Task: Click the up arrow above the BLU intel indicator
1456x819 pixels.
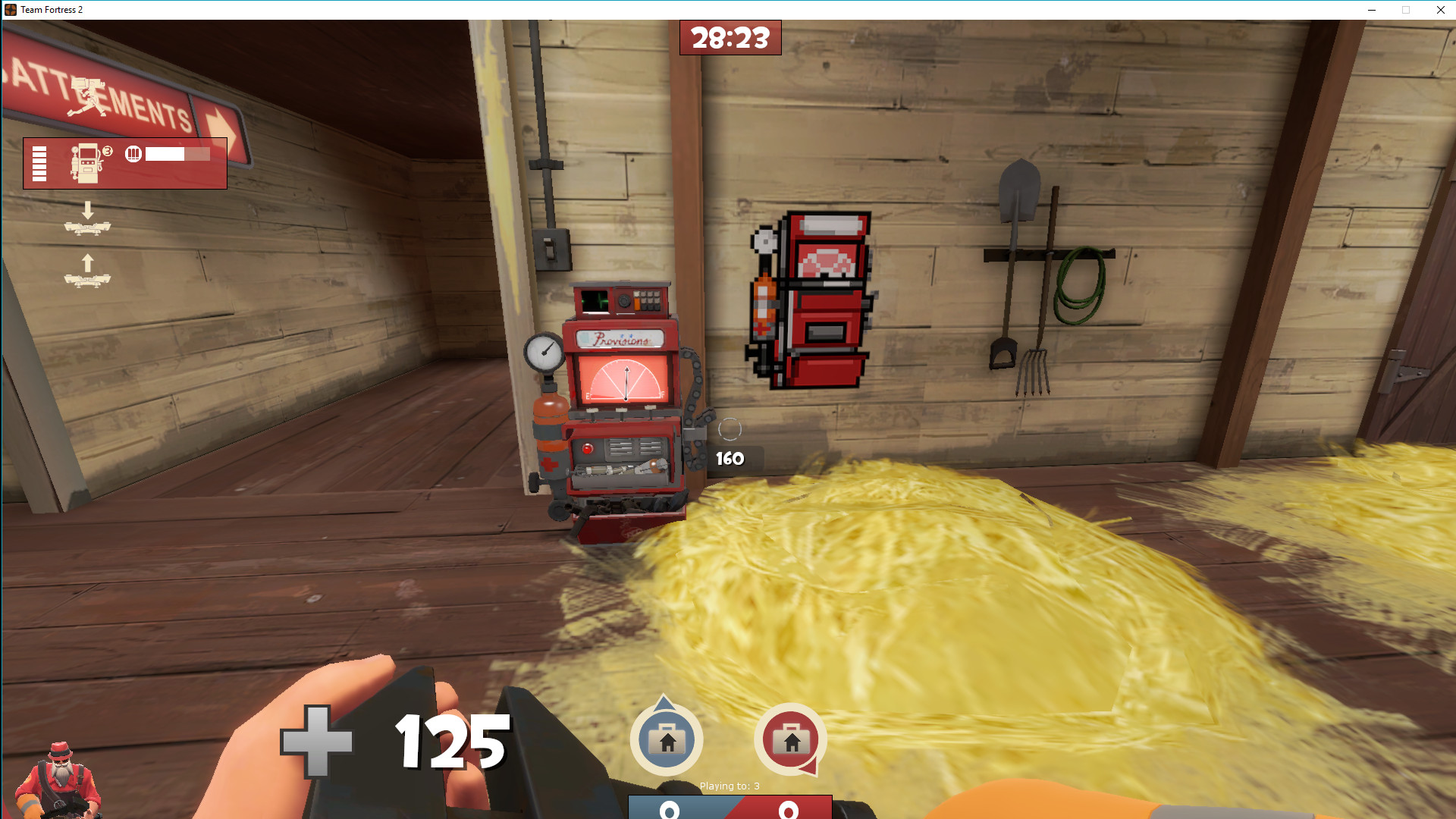Action: pyautogui.click(x=663, y=704)
